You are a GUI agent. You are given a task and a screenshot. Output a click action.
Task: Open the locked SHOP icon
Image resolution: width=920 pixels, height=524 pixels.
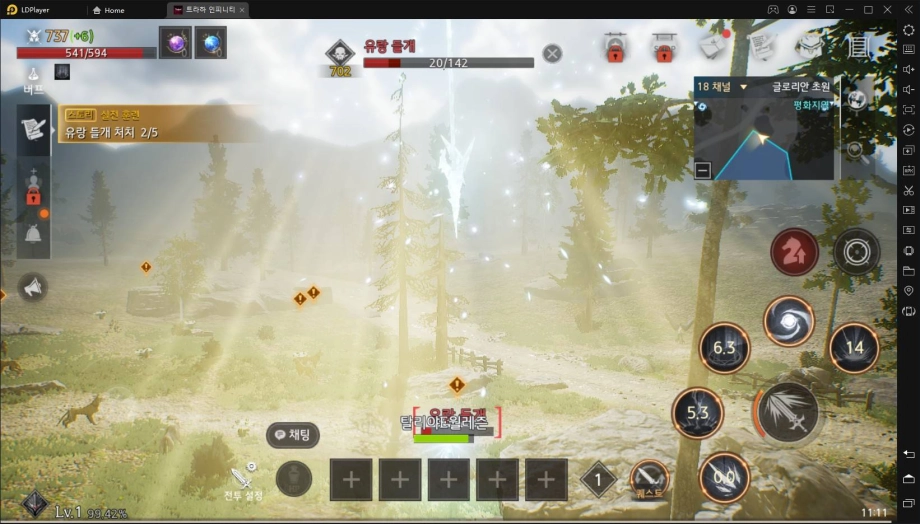663,46
